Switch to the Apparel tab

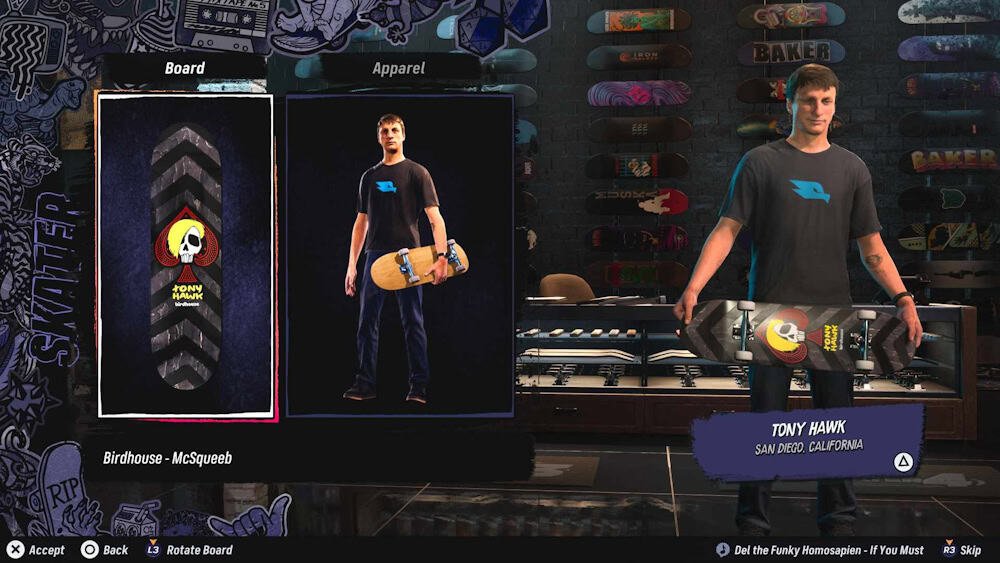(x=399, y=68)
